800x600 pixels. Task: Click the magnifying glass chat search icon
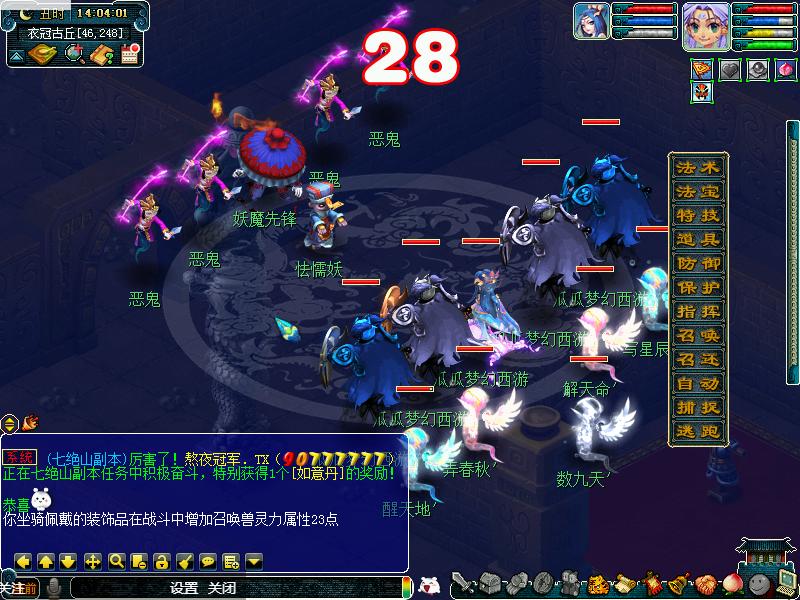(x=116, y=561)
